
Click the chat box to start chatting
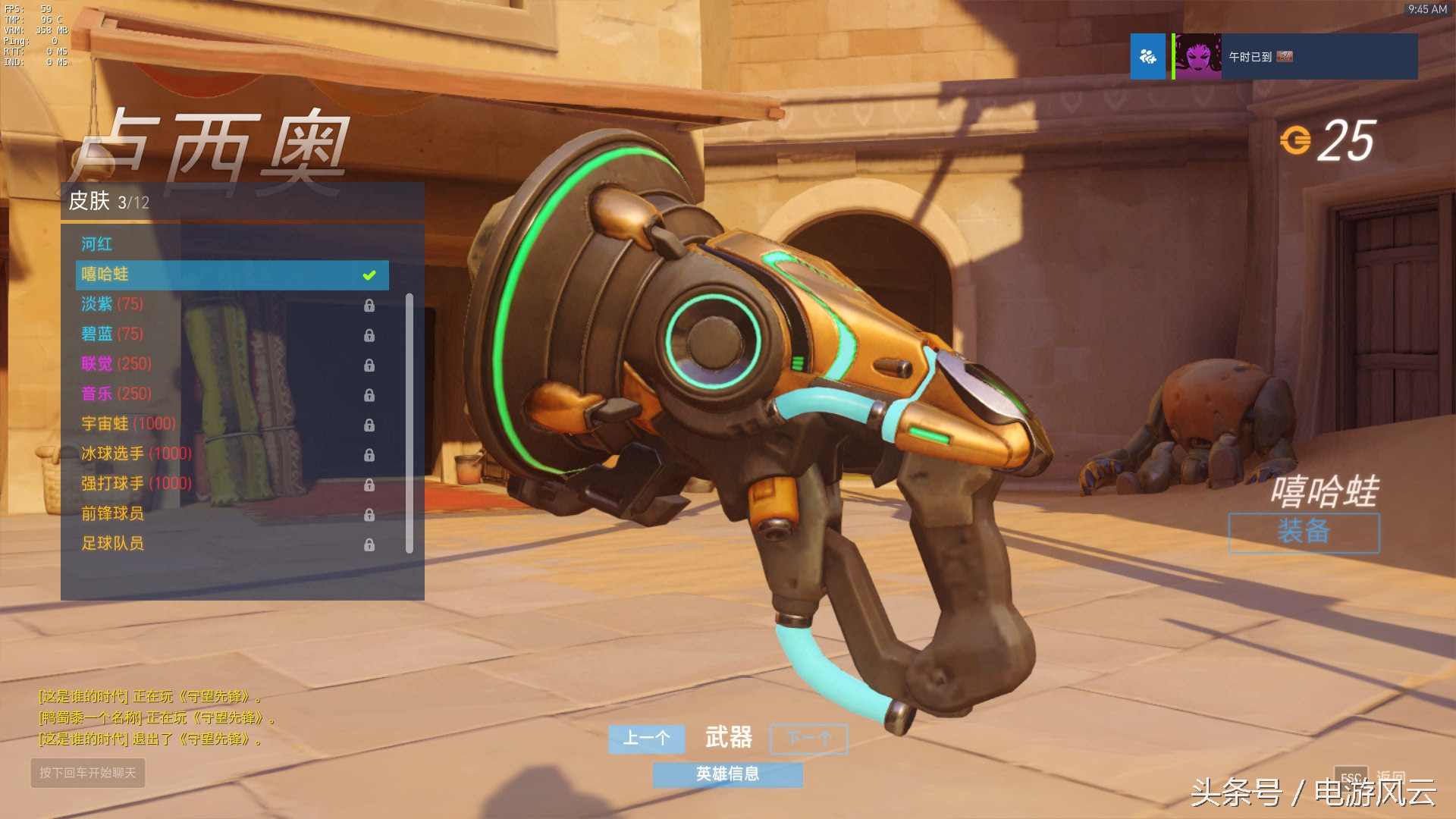pyautogui.click(x=87, y=773)
